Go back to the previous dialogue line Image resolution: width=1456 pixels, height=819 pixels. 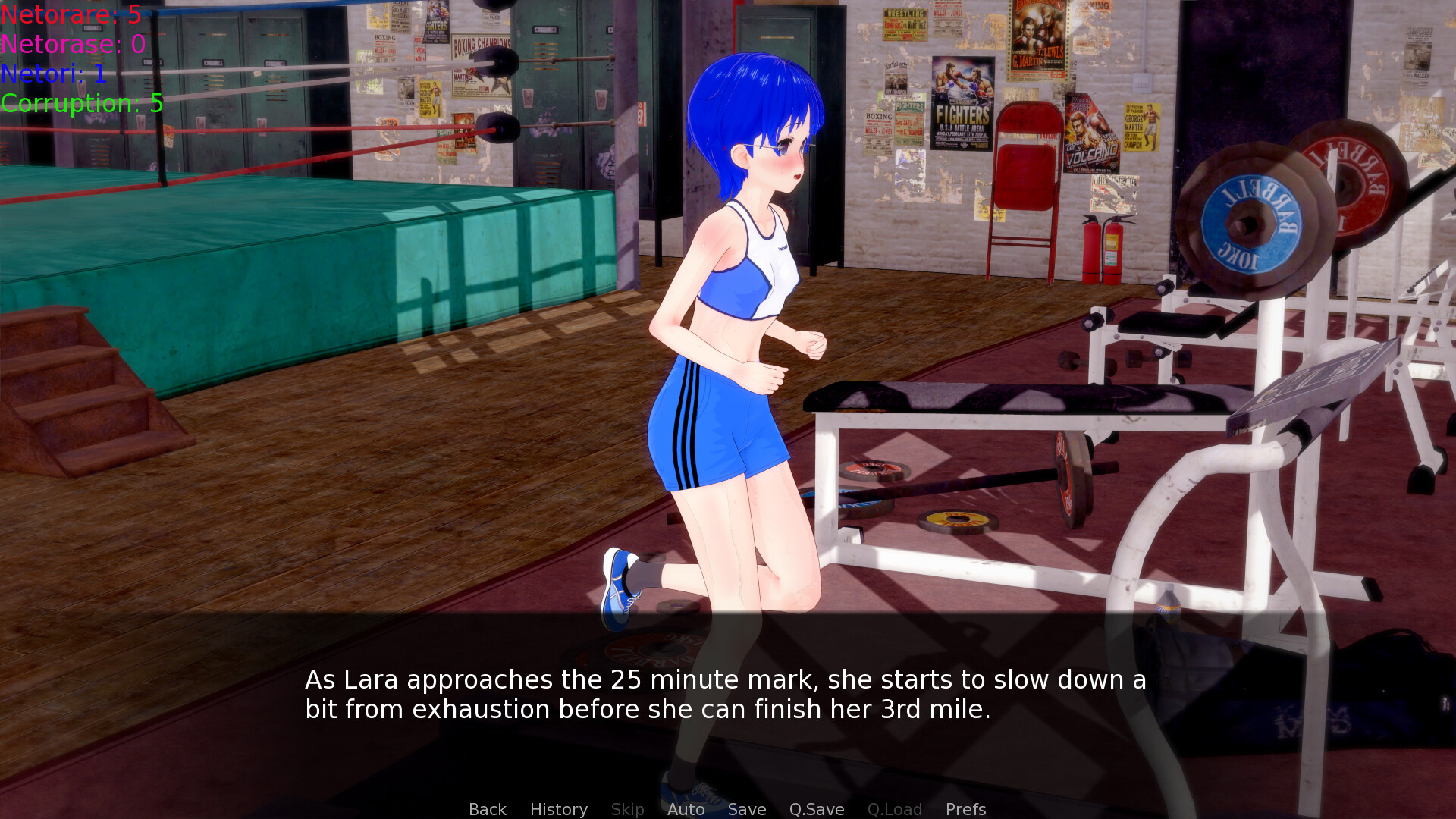click(487, 809)
